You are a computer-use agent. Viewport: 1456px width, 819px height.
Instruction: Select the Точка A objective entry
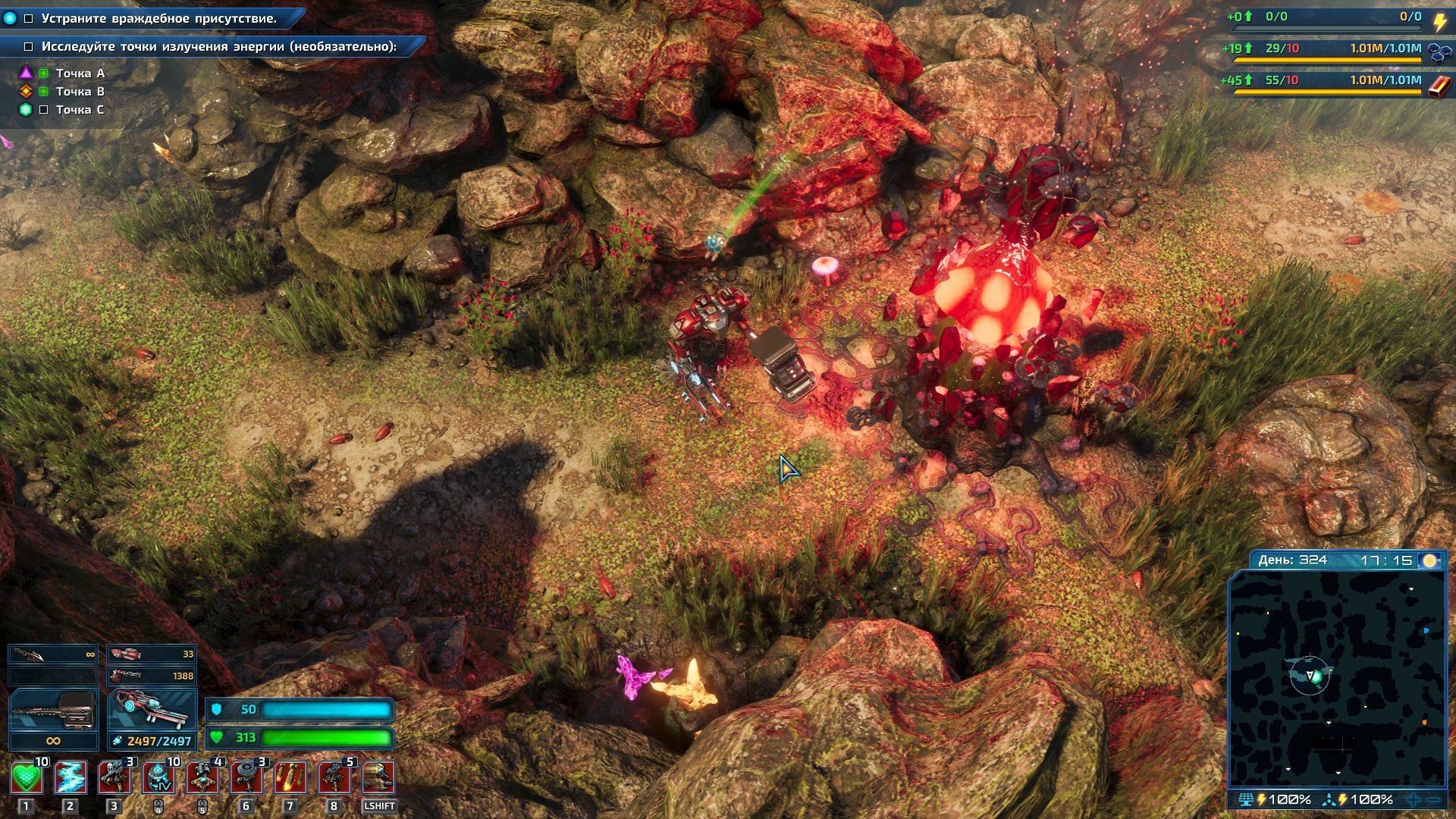80,74
